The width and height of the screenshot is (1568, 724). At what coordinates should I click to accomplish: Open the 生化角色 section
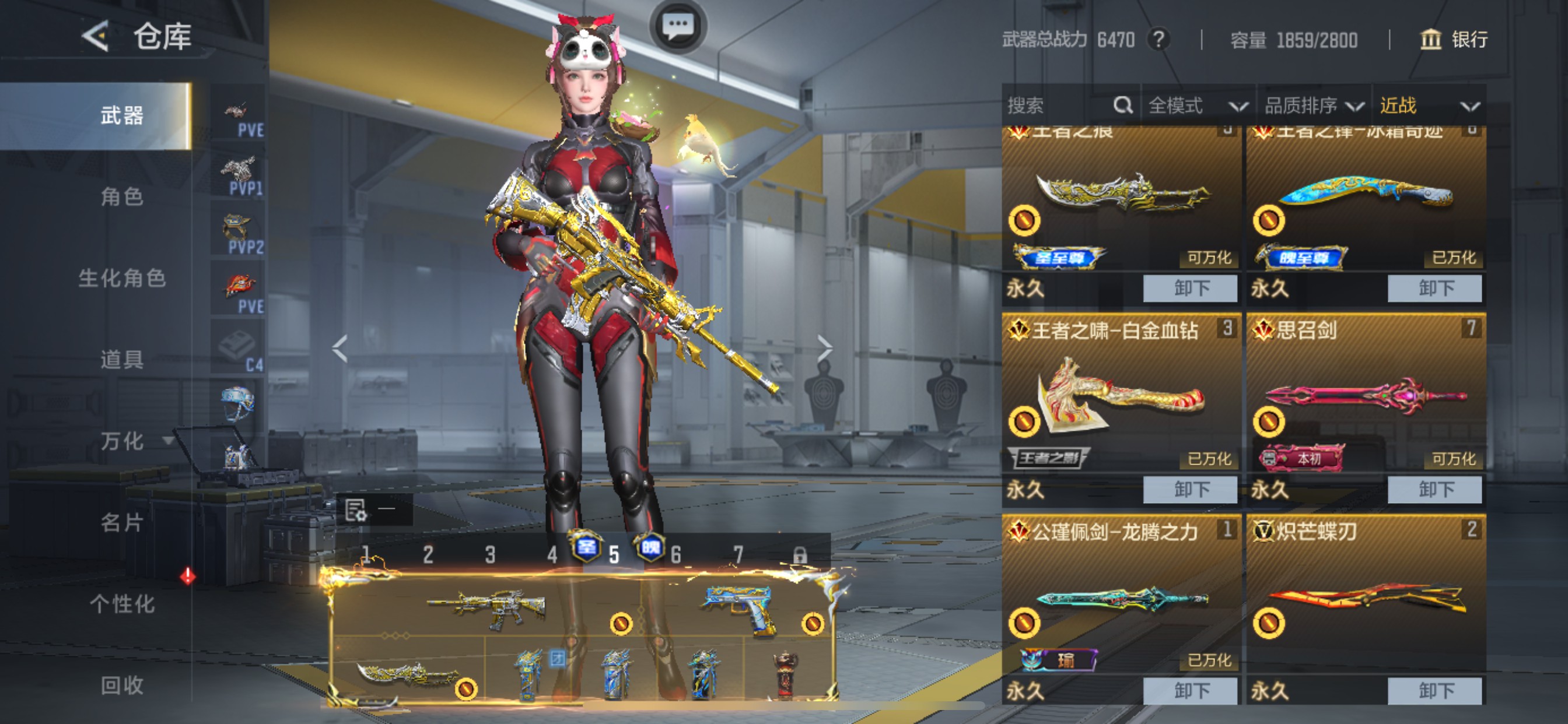click(122, 279)
